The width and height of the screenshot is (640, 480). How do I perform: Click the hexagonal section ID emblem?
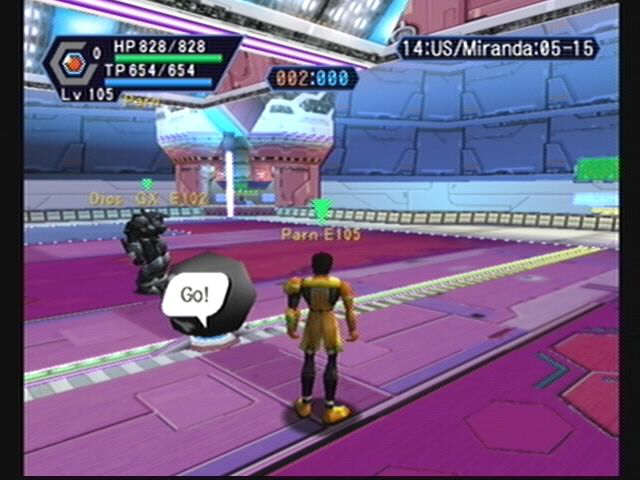pos(70,60)
